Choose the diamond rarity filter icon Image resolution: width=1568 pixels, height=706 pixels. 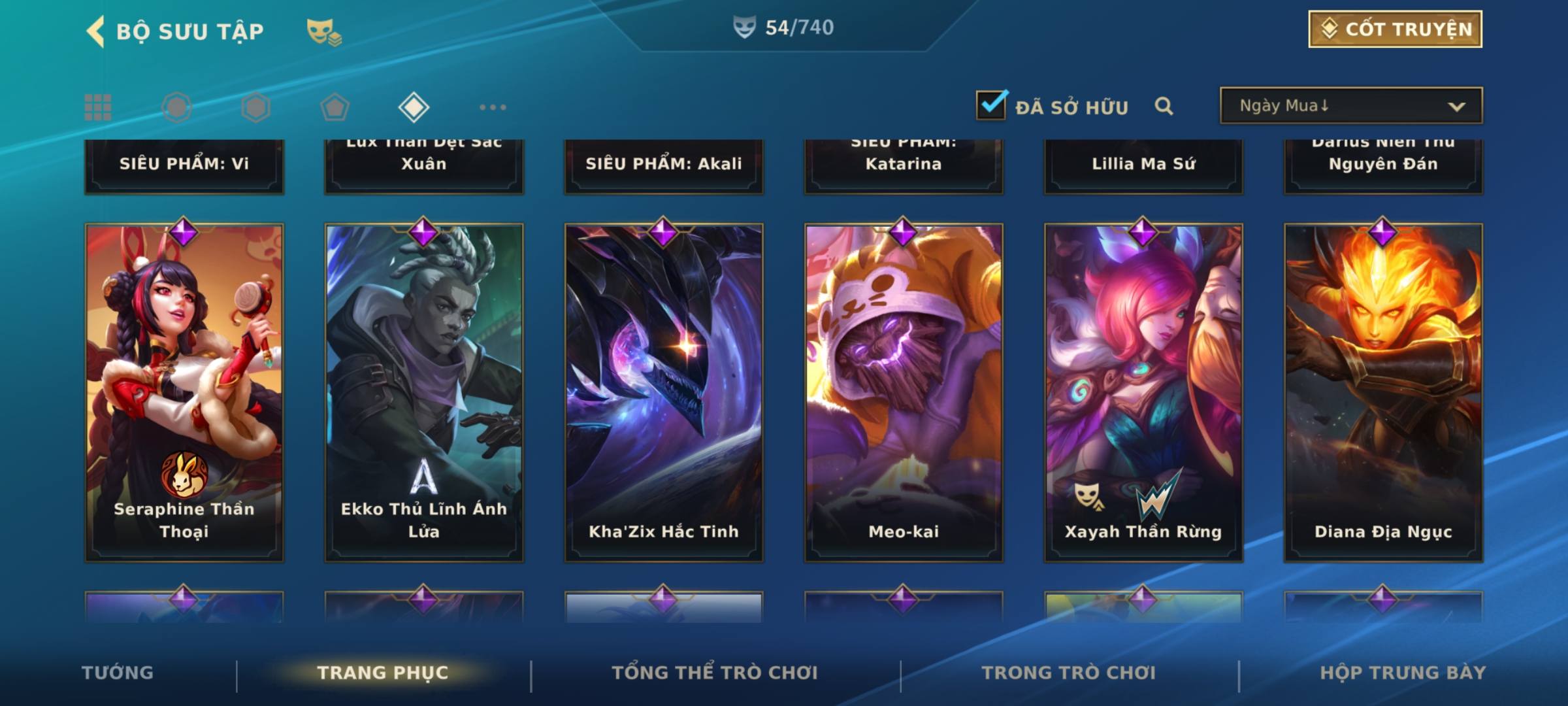414,107
